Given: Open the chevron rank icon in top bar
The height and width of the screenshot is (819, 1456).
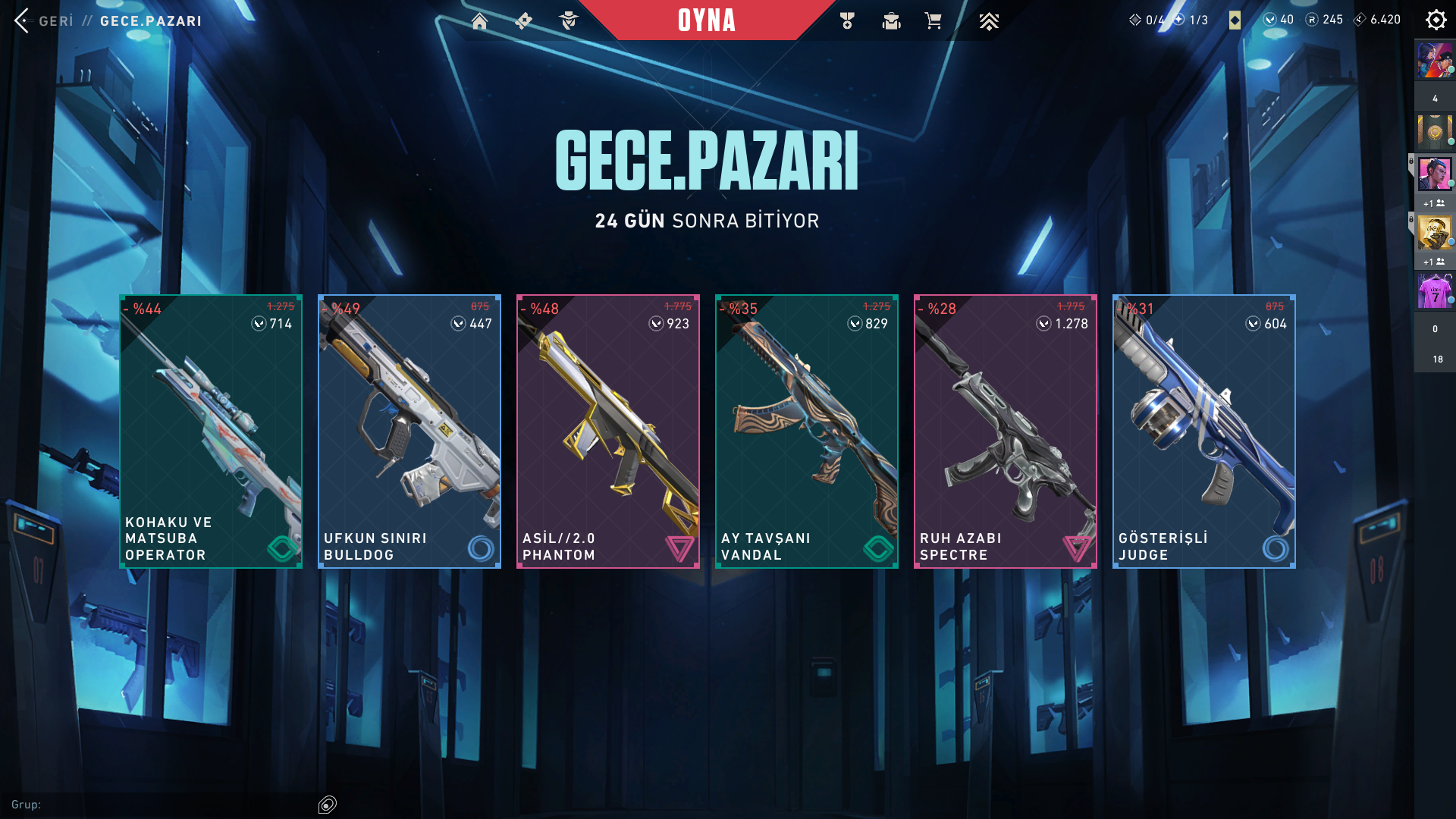Looking at the screenshot, I should (x=989, y=20).
